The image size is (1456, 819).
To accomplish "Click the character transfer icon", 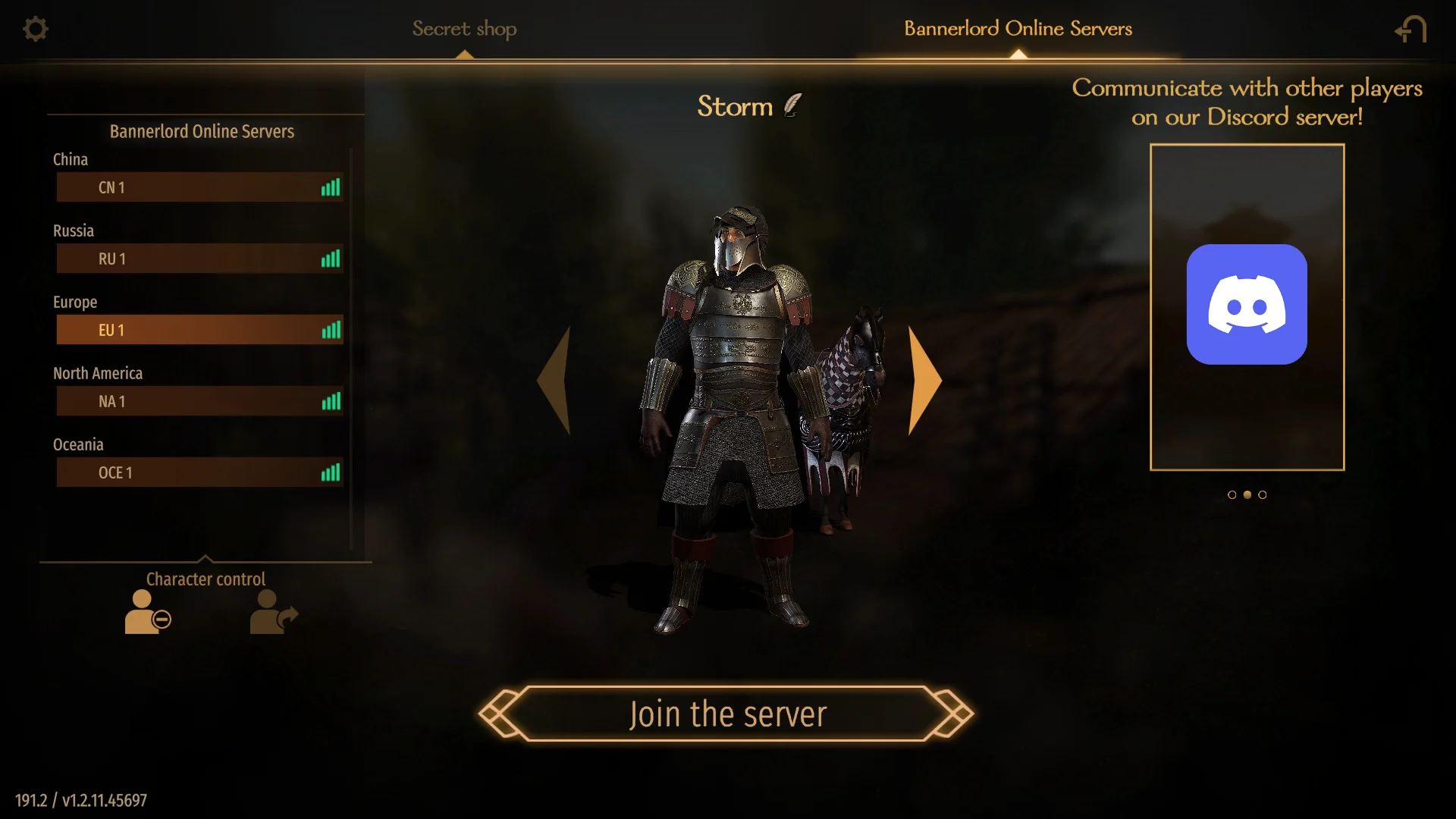I will [273, 612].
